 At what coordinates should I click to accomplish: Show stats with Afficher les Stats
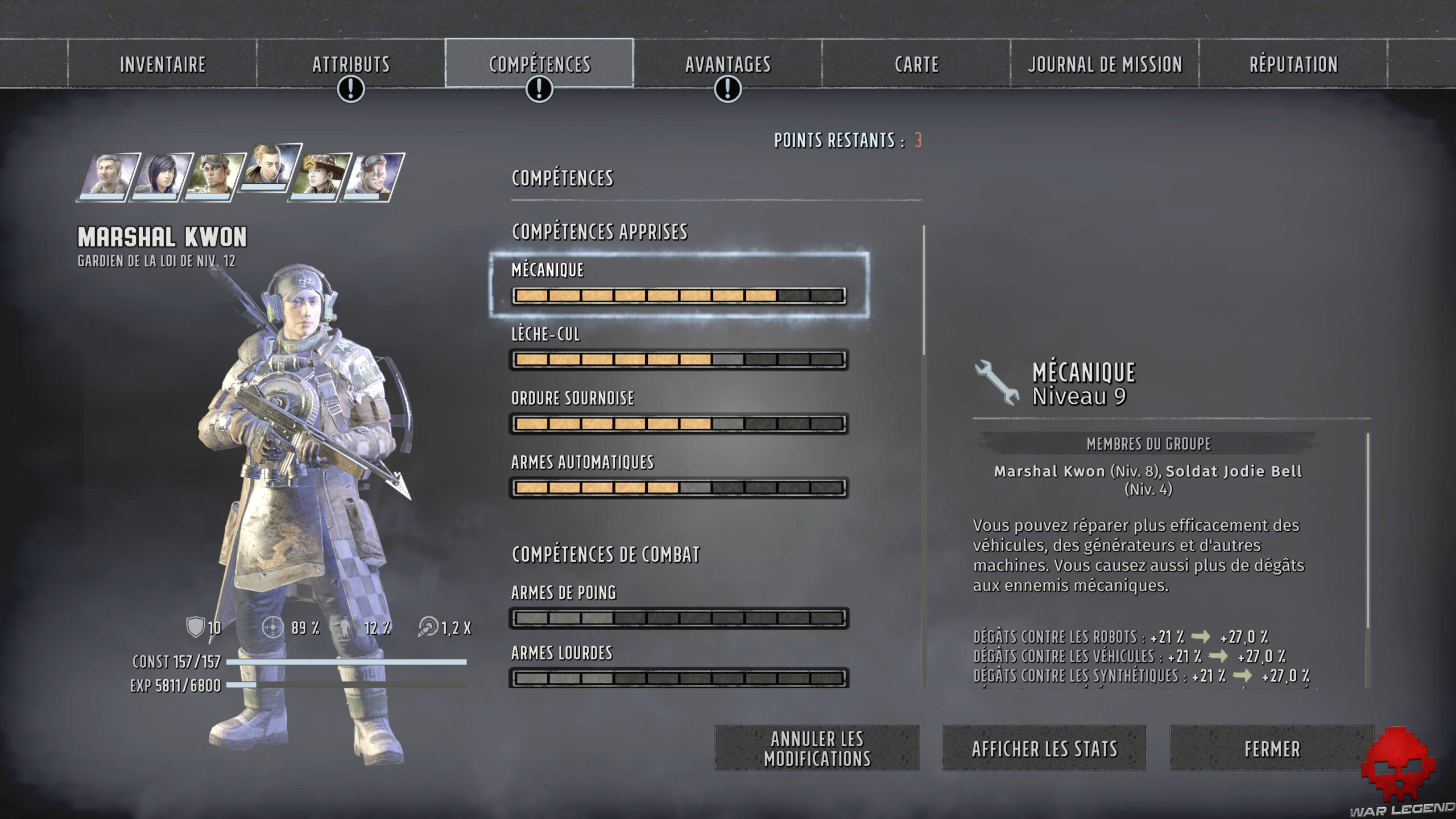click(1044, 748)
